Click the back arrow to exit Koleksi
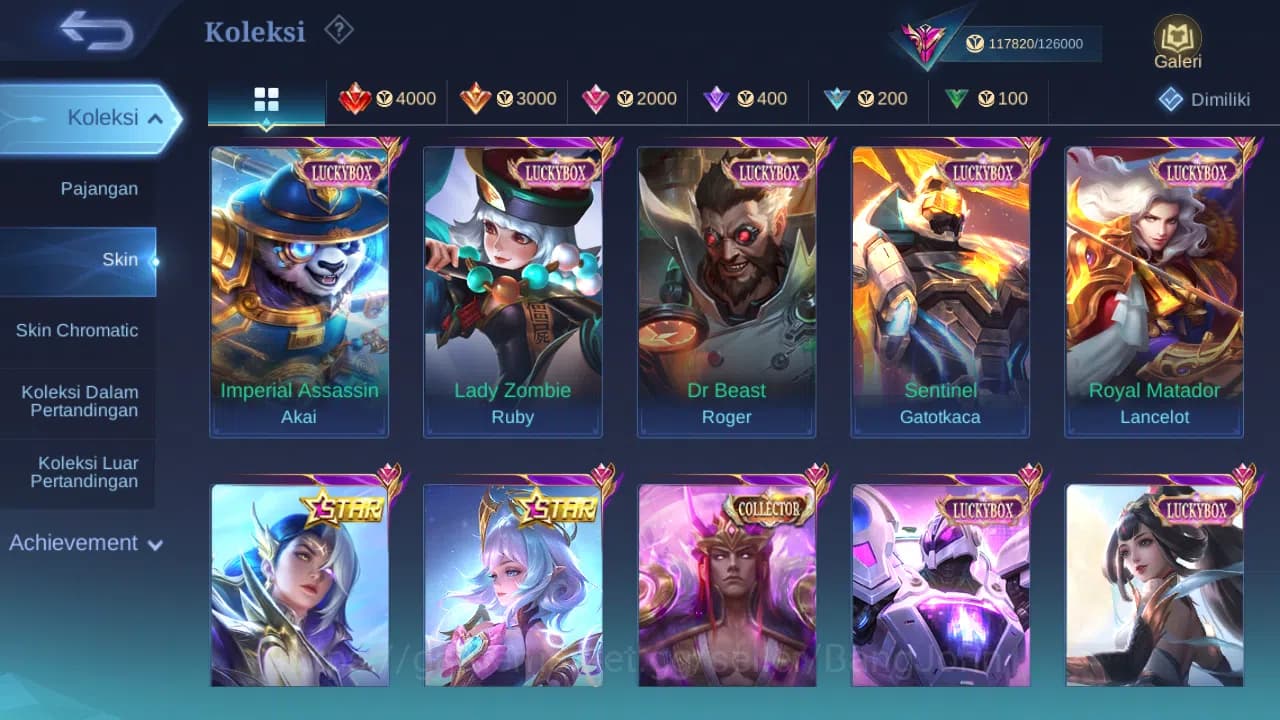 pyautogui.click(x=88, y=31)
